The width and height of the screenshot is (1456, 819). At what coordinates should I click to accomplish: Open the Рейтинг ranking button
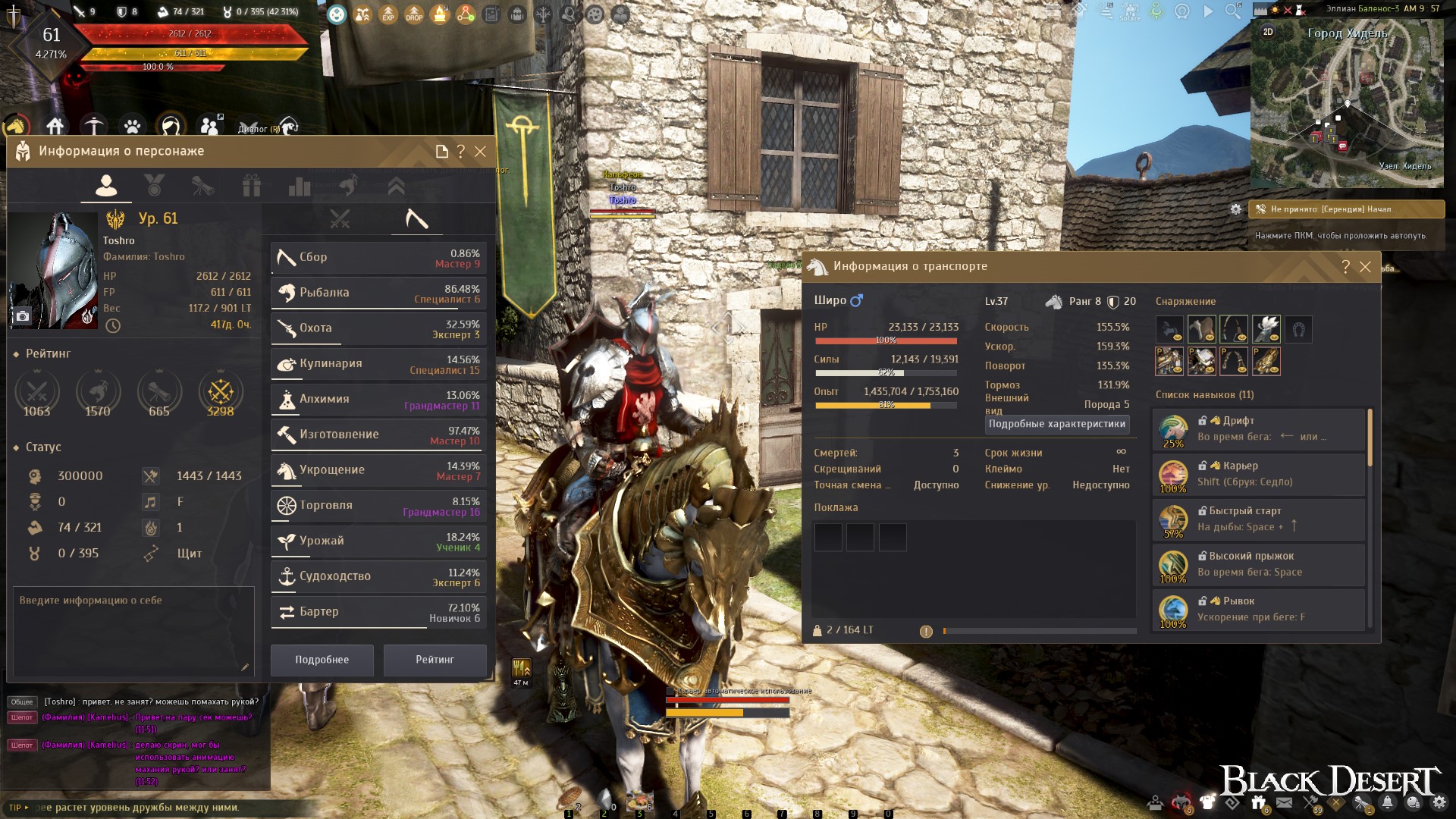(x=435, y=660)
